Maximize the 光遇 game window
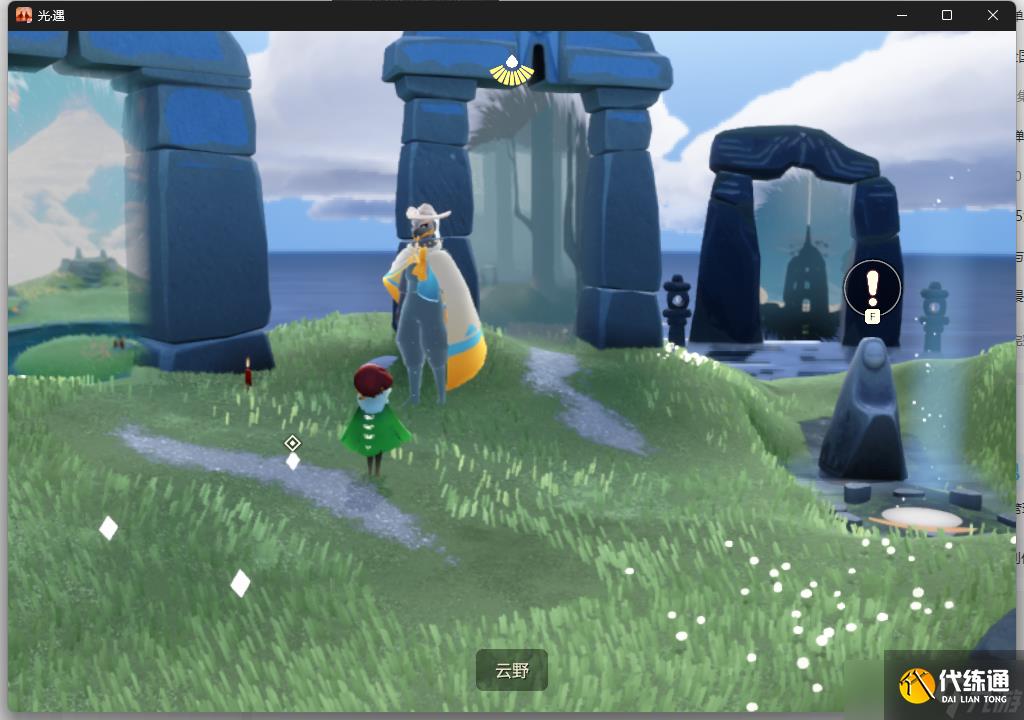The height and width of the screenshot is (720, 1024). pyautogui.click(x=947, y=15)
